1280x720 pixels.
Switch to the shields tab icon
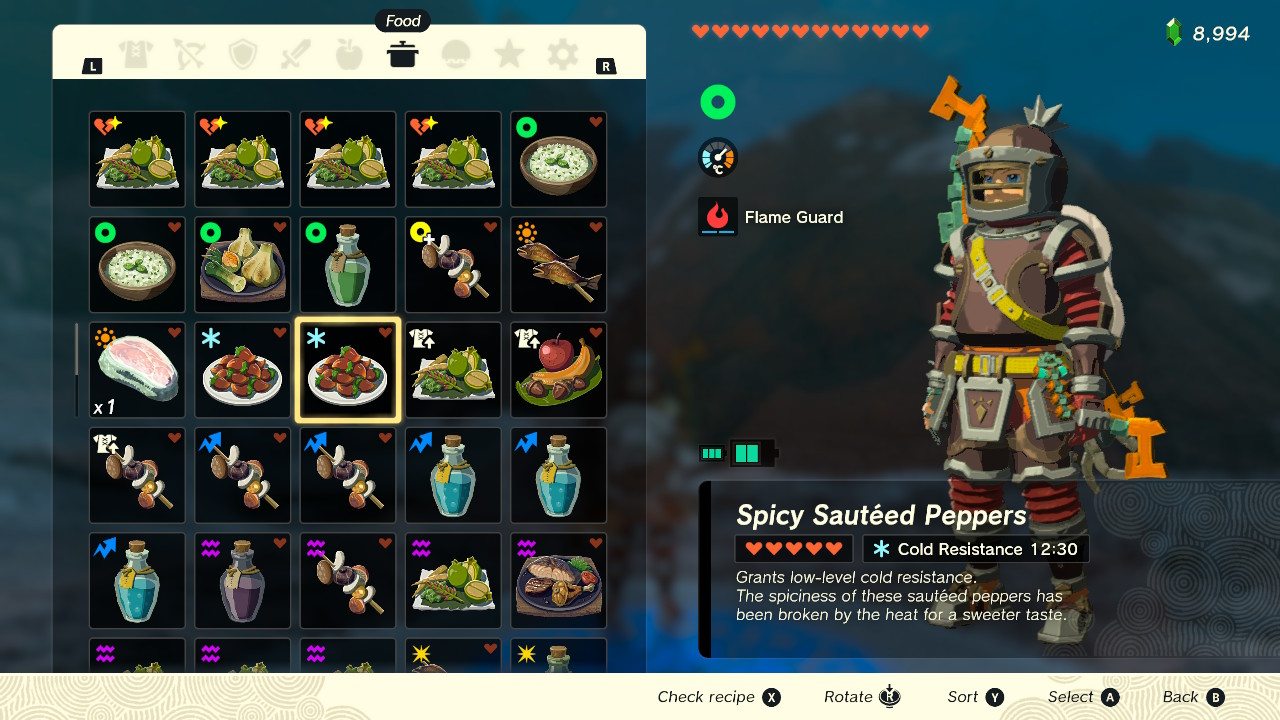point(242,55)
